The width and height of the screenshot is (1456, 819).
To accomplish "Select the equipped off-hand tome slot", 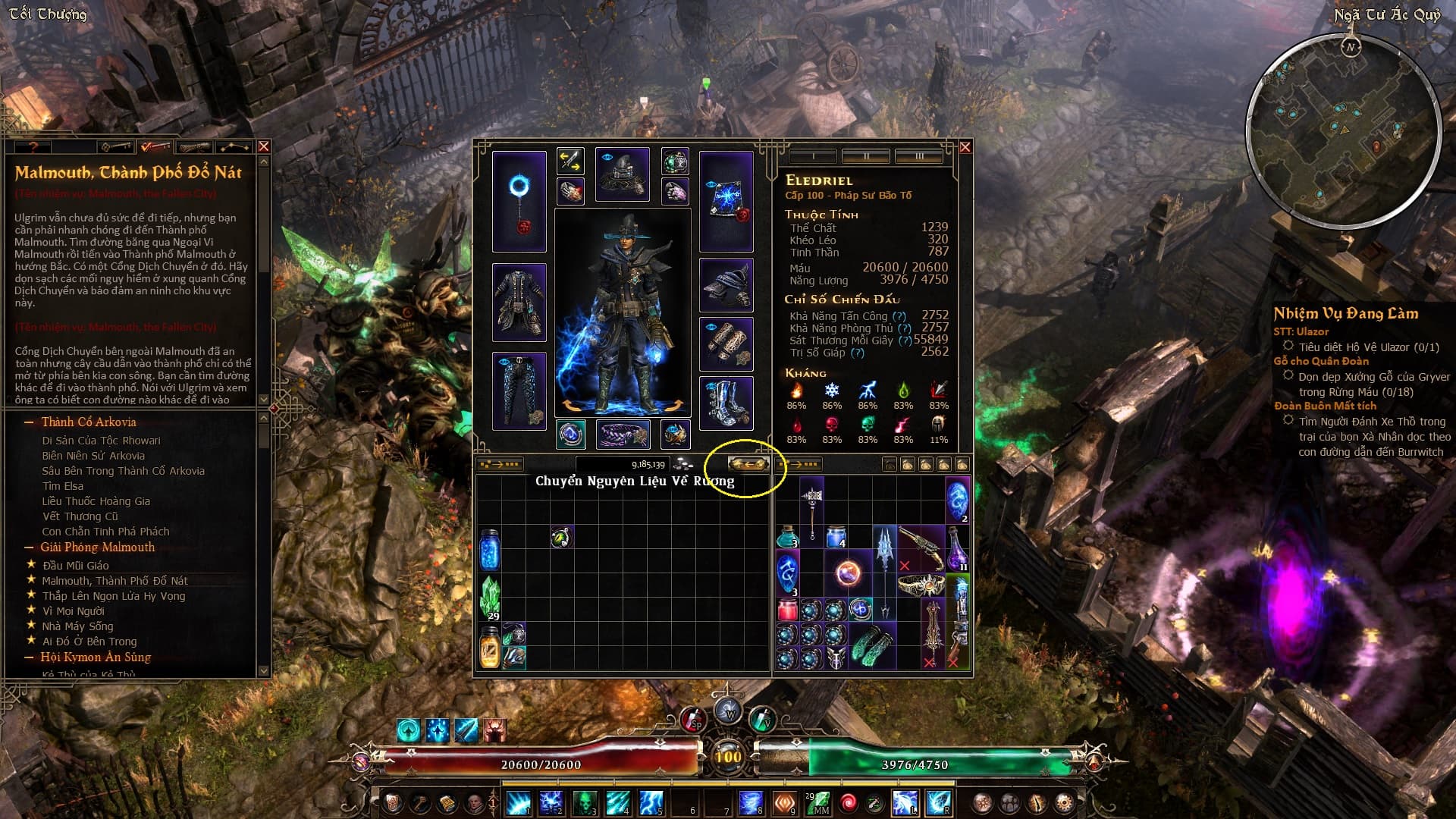I will tap(726, 201).
